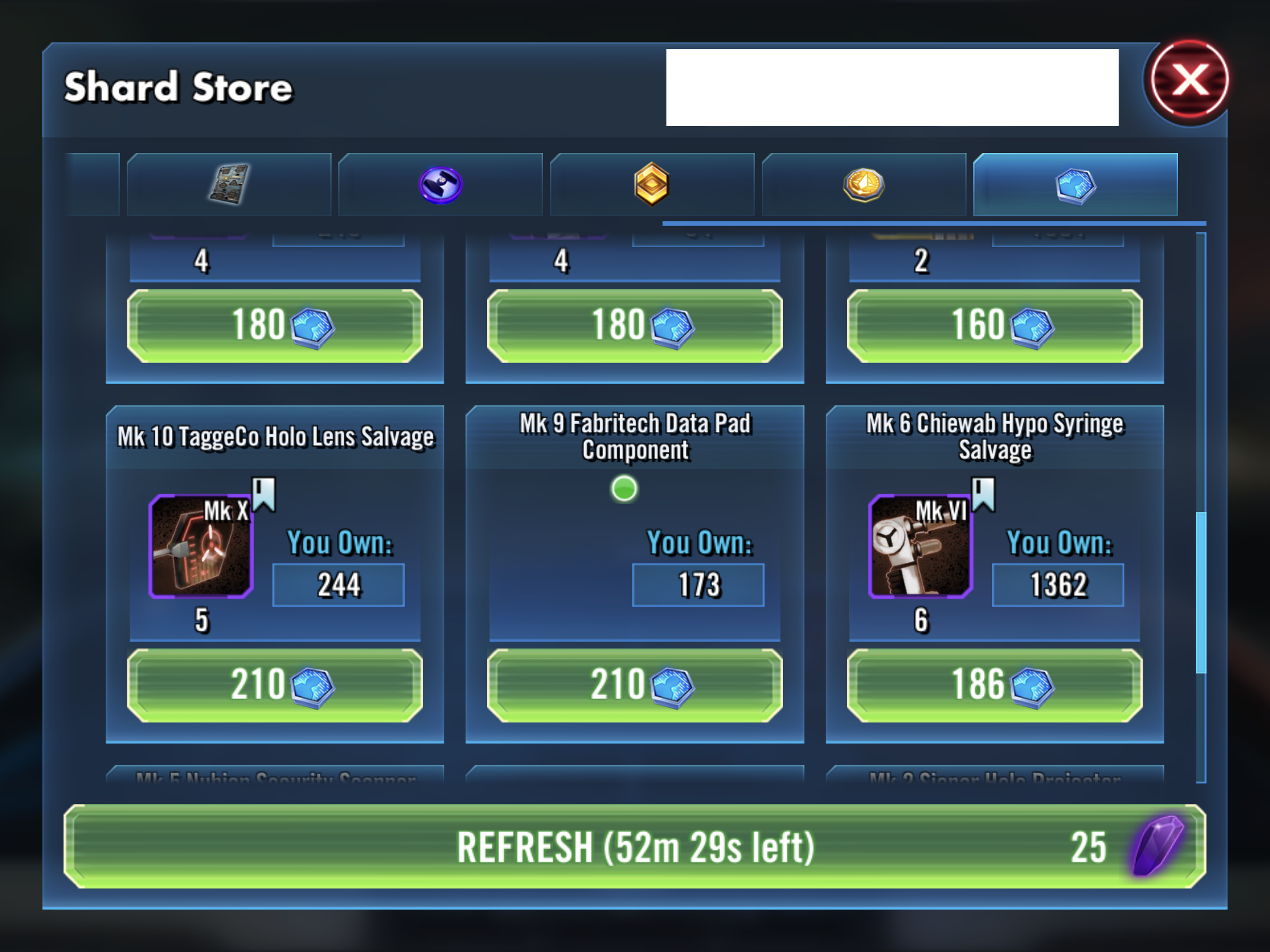The width and height of the screenshot is (1270, 952).
Task: Click the Mk VI Hypo Syringe item icon
Action: [x=921, y=547]
